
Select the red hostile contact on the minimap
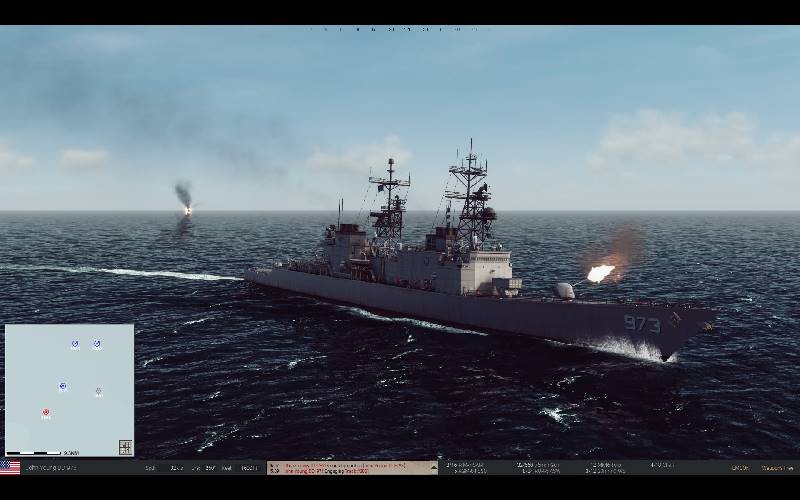[46, 412]
